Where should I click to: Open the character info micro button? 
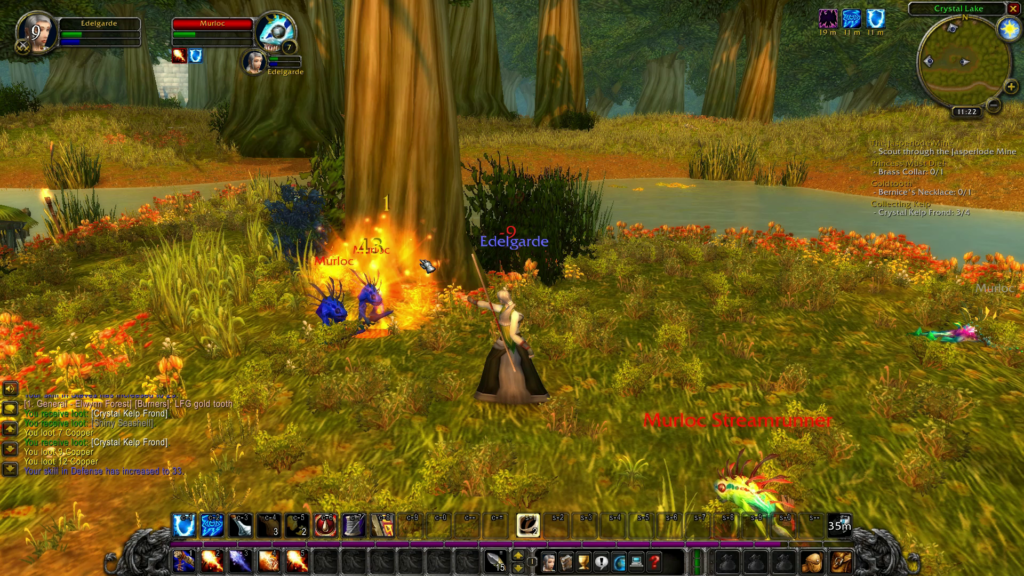point(548,562)
